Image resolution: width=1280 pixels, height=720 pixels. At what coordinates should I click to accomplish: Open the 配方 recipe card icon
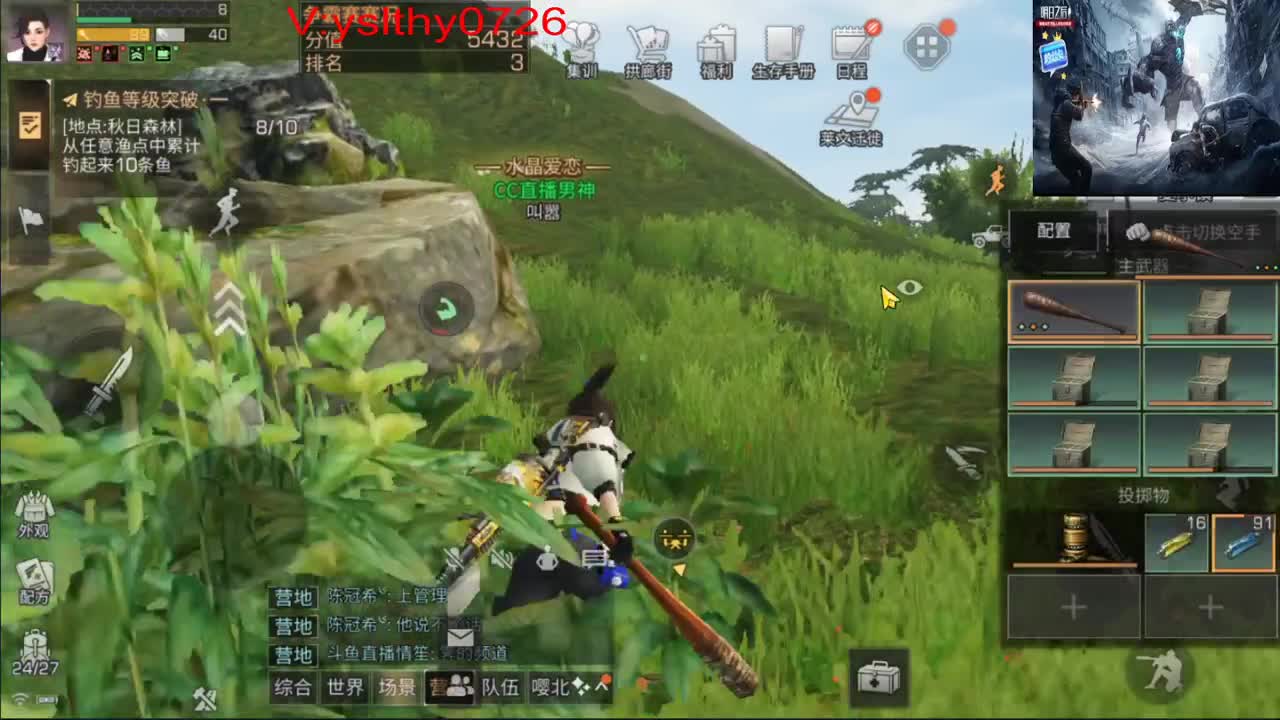click(x=35, y=580)
